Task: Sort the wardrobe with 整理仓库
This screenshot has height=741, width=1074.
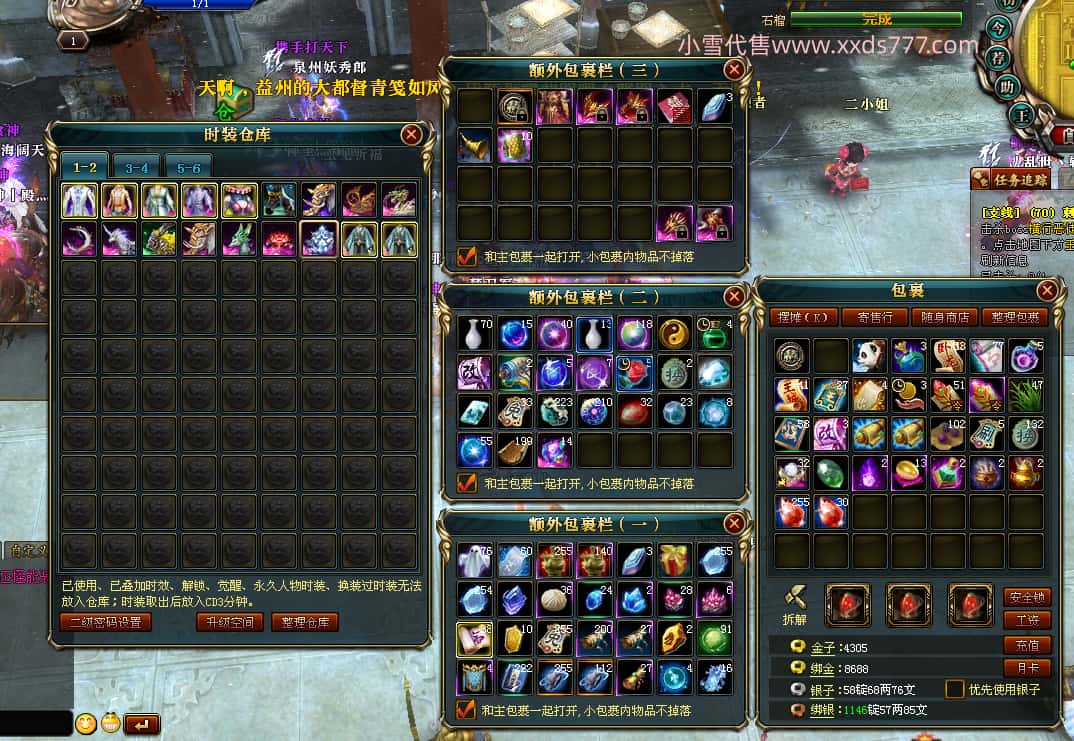Action: point(305,622)
